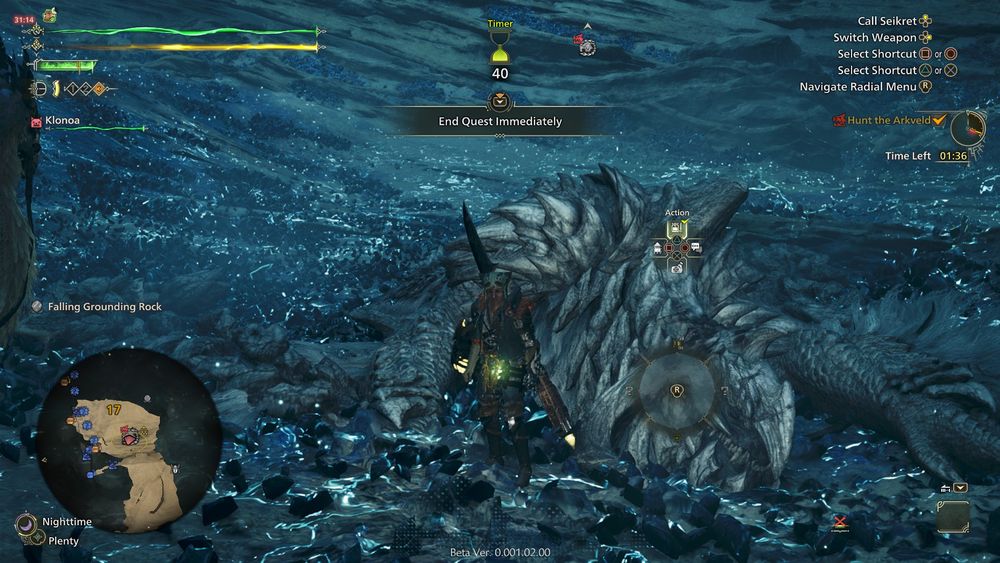Image resolution: width=1000 pixels, height=563 pixels.
Task: Select the top Action shortcut slot
Action: 677,229
